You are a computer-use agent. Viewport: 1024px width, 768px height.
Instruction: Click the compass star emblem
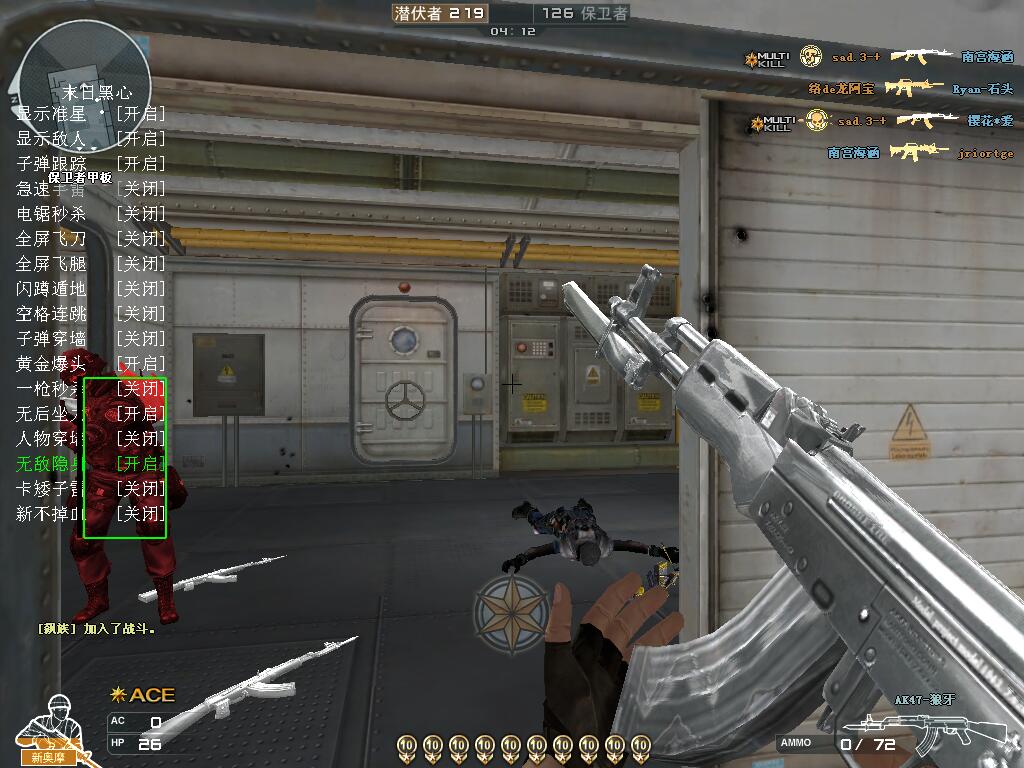click(510, 612)
